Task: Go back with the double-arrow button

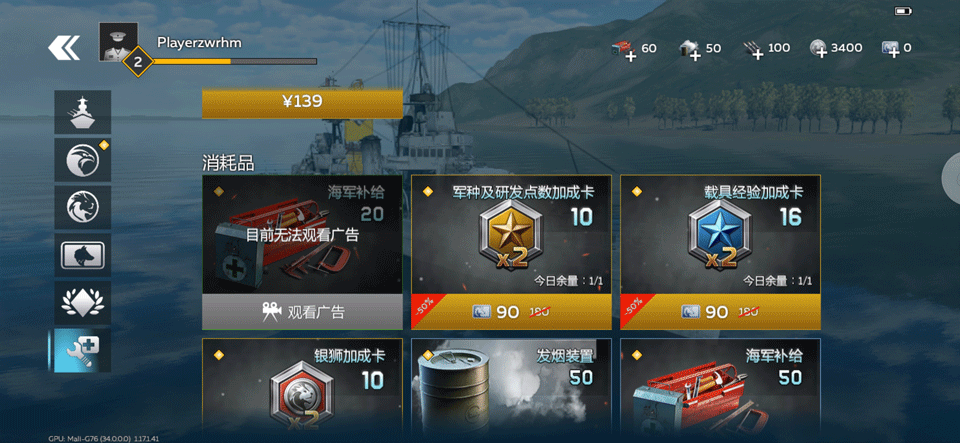Action: pos(64,47)
